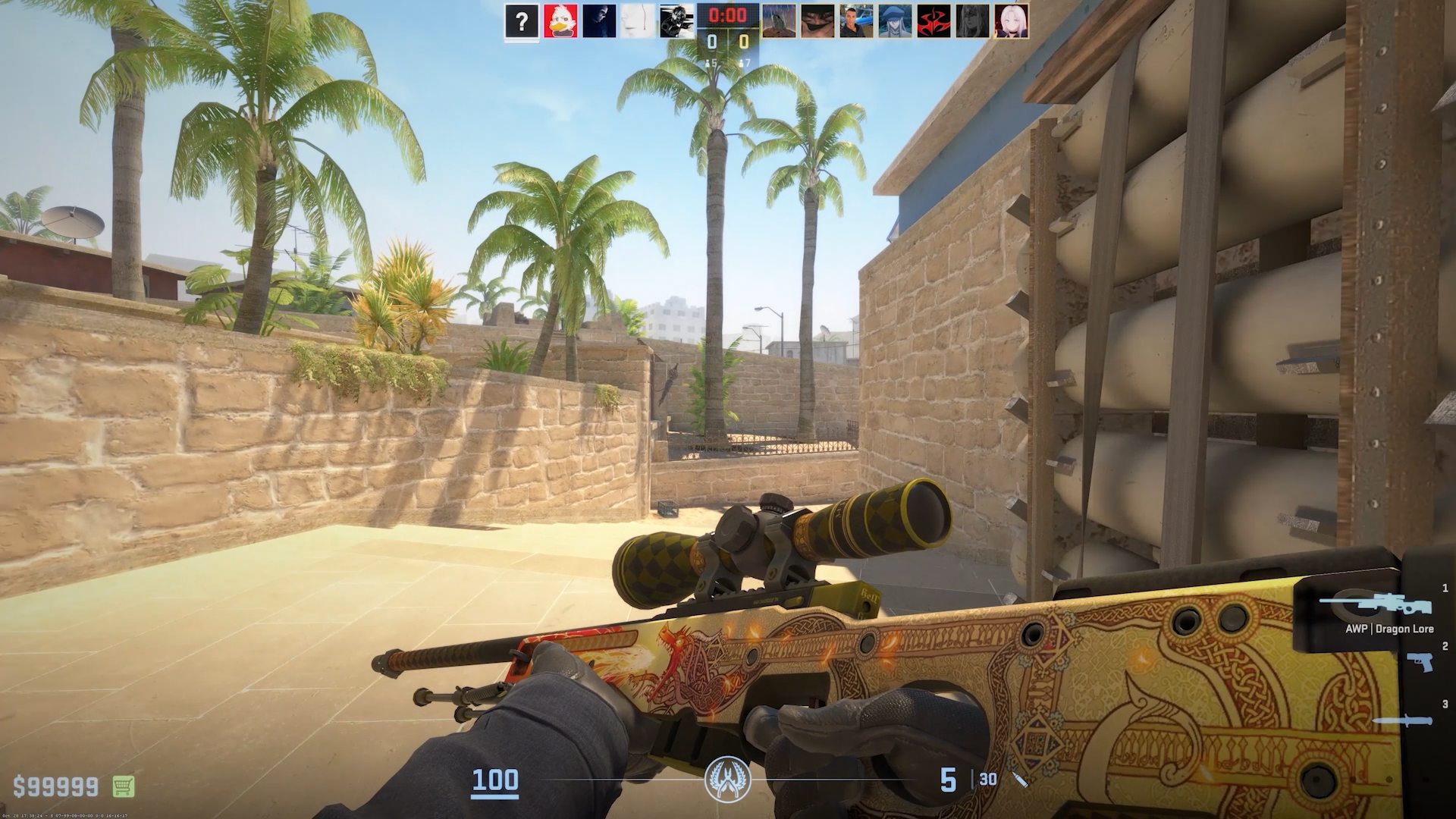Open the buy menu cart icon
Viewport: 1456px width, 819px height.
[124, 786]
